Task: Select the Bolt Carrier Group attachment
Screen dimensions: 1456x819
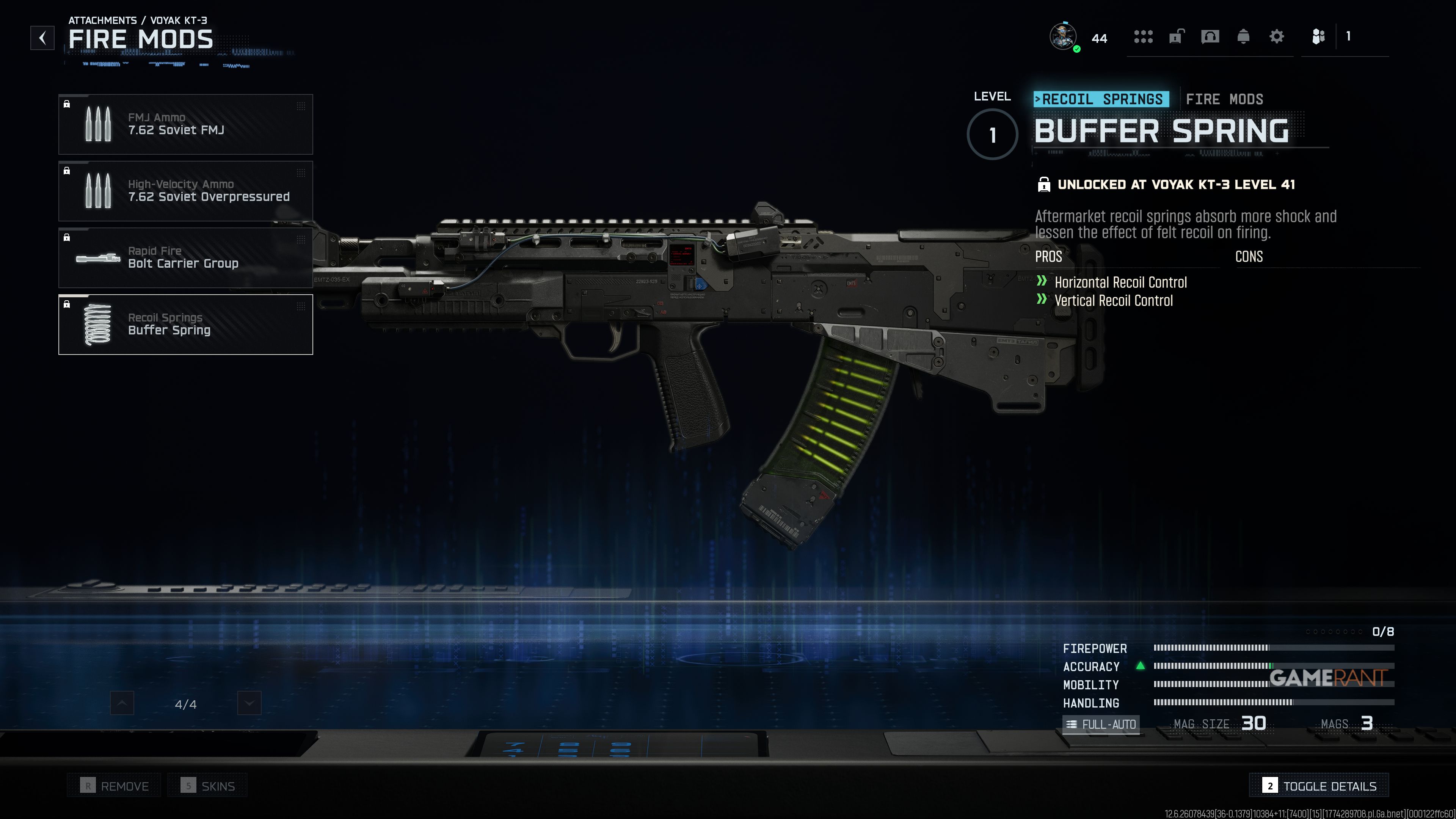Action: pyautogui.click(x=185, y=258)
